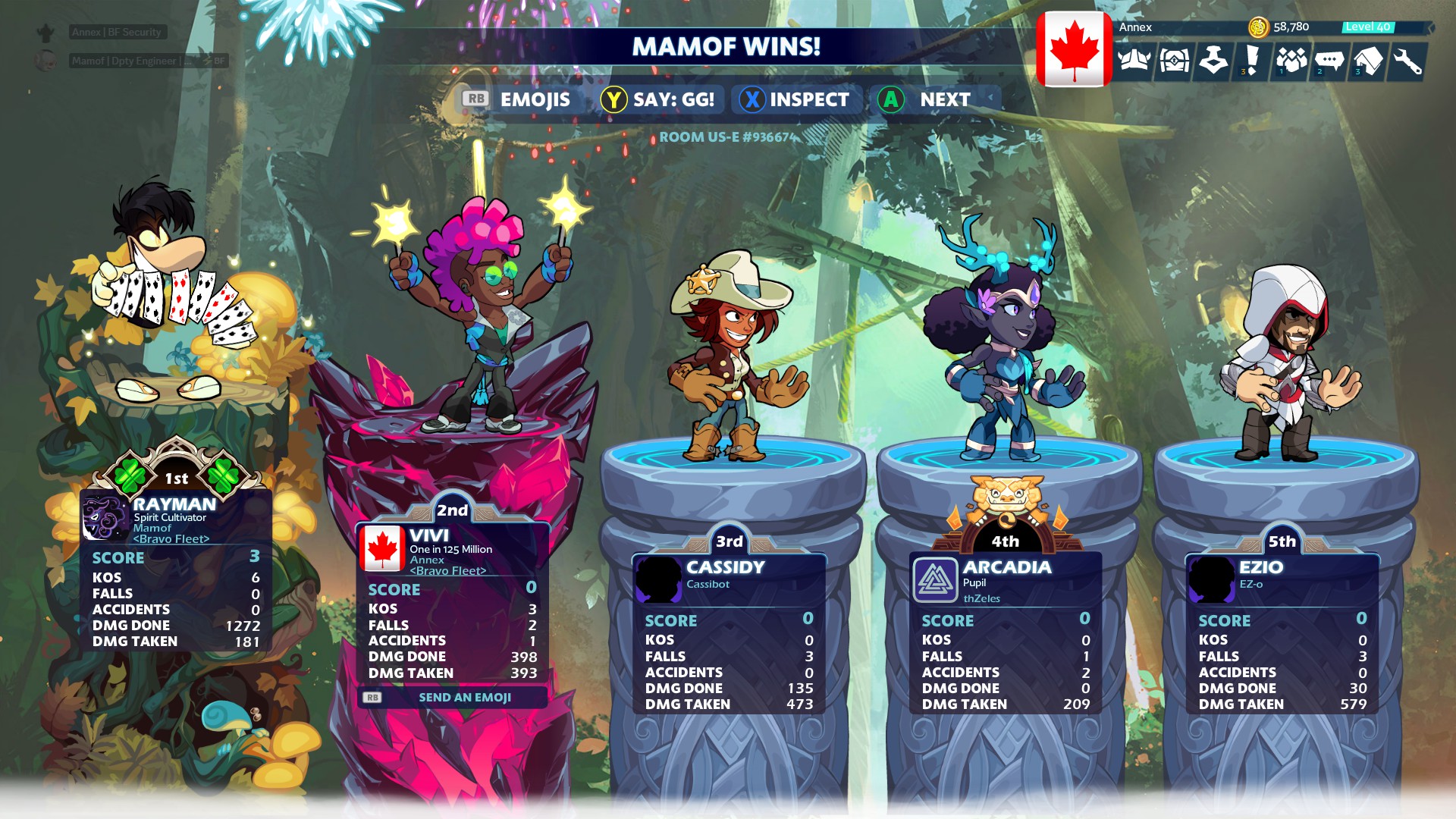
Task: Open the treasure chest inventory icon
Action: 1174,61
